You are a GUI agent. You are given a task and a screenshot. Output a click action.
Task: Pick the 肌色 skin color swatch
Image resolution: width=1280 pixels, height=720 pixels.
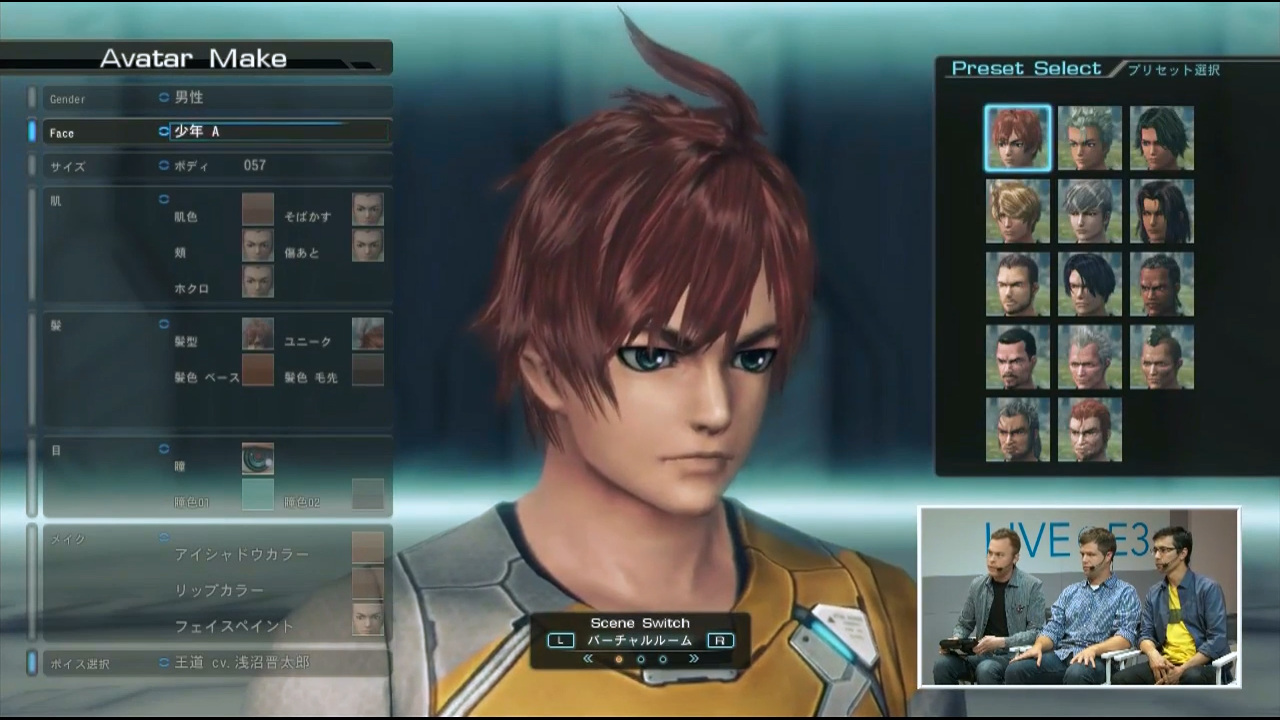tap(258, 209)
